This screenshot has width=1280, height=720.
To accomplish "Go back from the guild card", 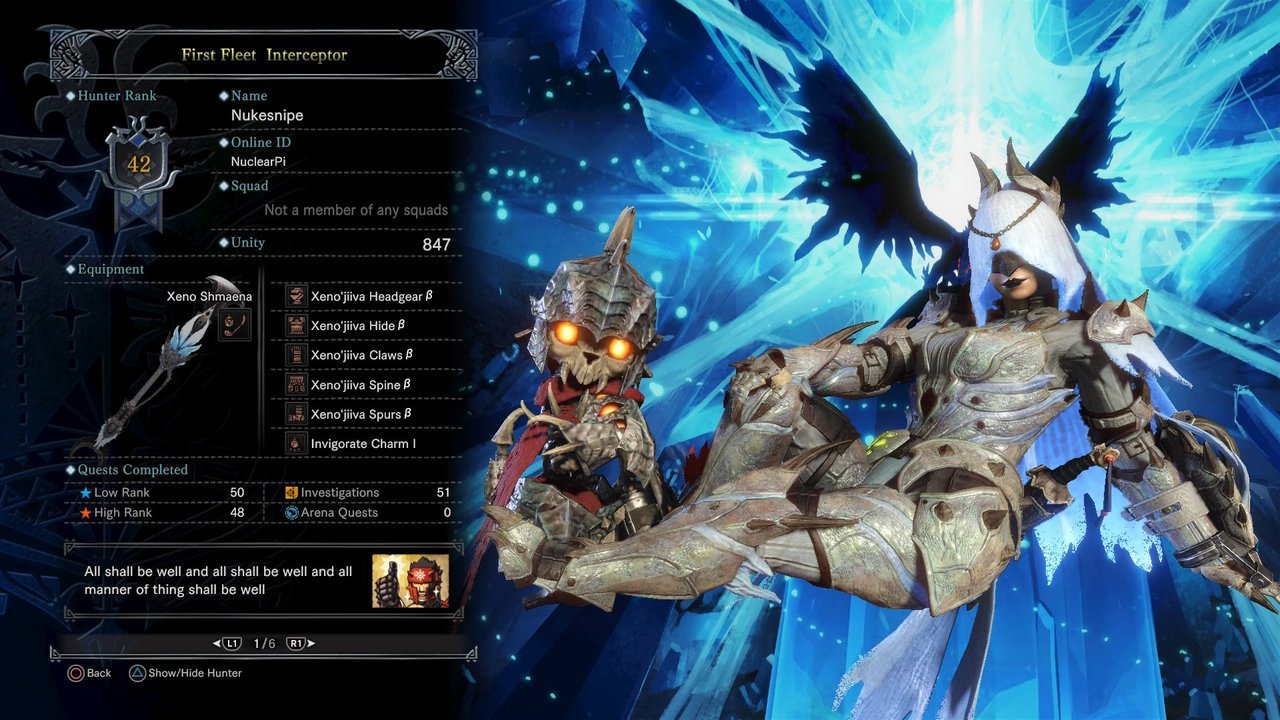I will (89, 673).
